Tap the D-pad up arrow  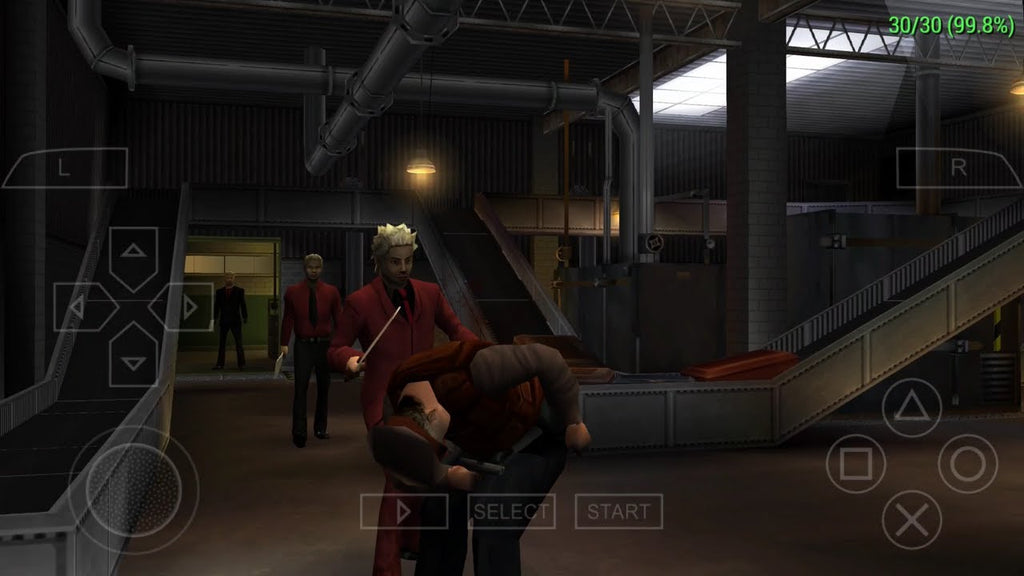pos(133,258)
